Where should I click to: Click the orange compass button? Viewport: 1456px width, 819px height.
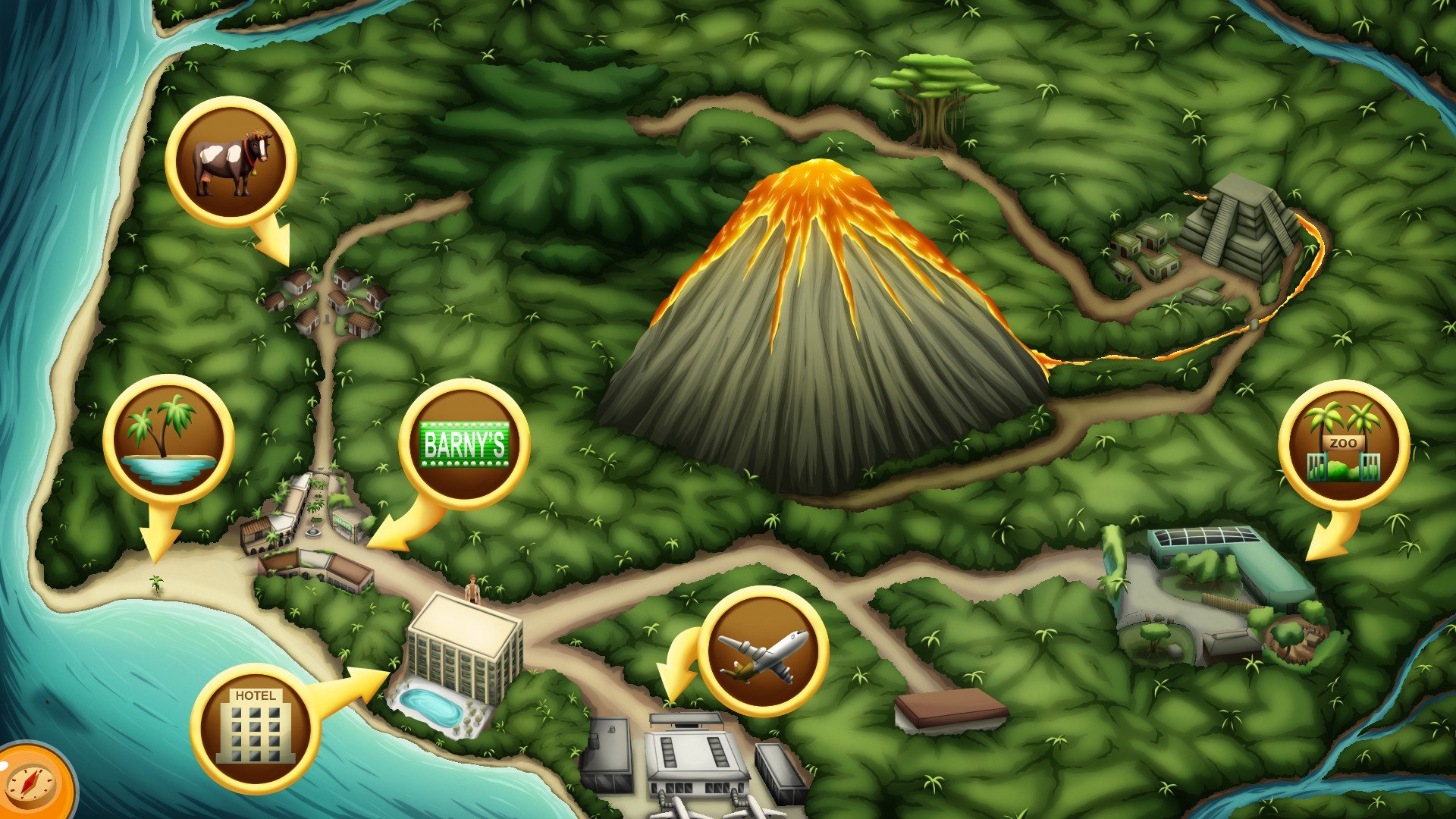tap(32, 784)
